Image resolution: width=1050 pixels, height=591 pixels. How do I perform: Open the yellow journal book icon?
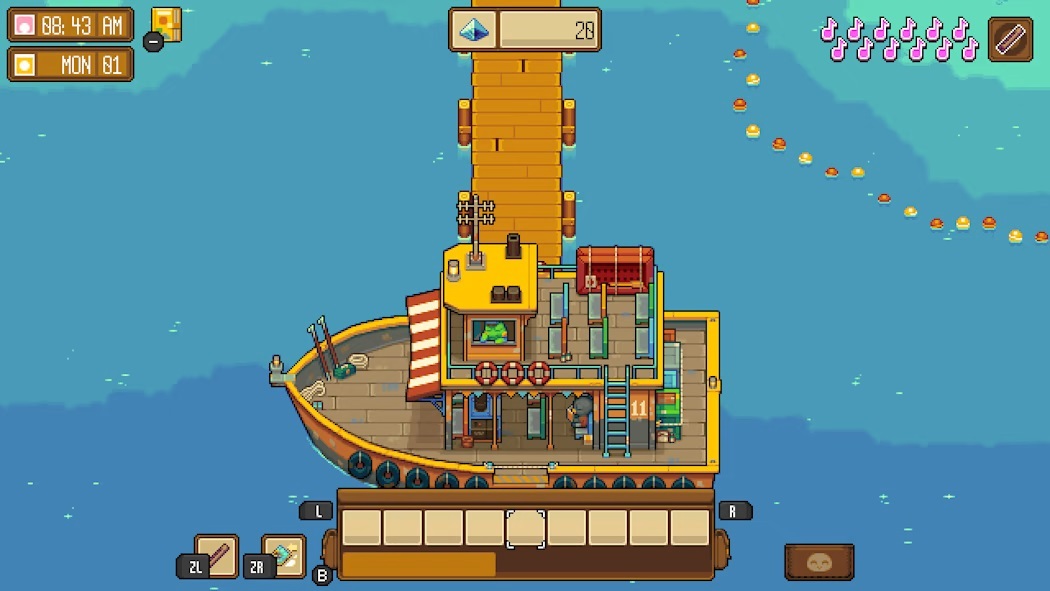coord(166,24)
